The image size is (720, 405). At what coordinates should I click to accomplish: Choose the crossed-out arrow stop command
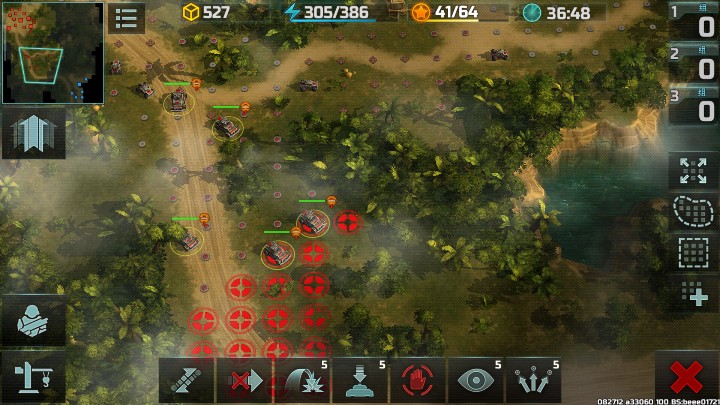[x=244, y=381]
